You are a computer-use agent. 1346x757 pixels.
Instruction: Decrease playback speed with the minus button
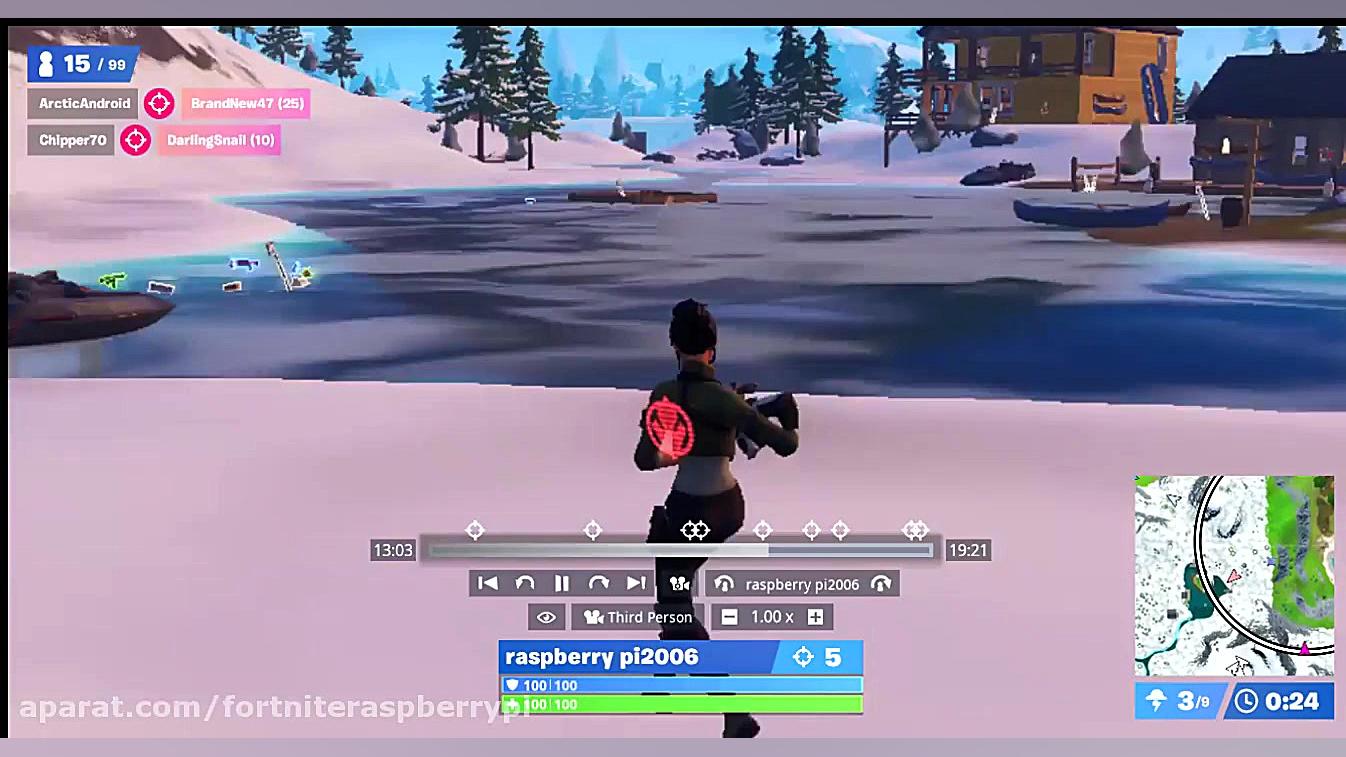(729, 617)
